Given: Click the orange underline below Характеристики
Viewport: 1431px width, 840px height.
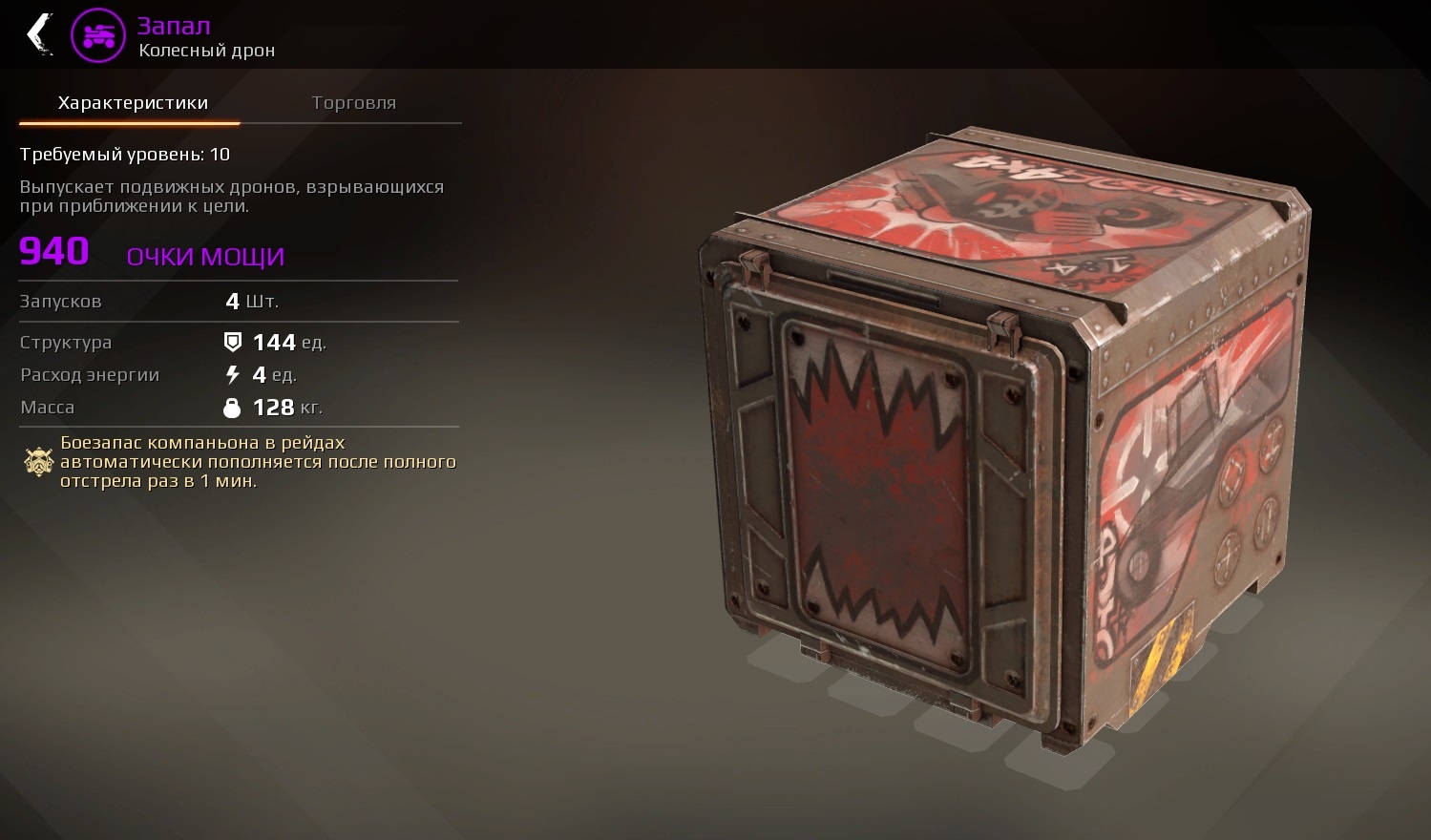Looking at the screenshot, I should tap(127, 120).
